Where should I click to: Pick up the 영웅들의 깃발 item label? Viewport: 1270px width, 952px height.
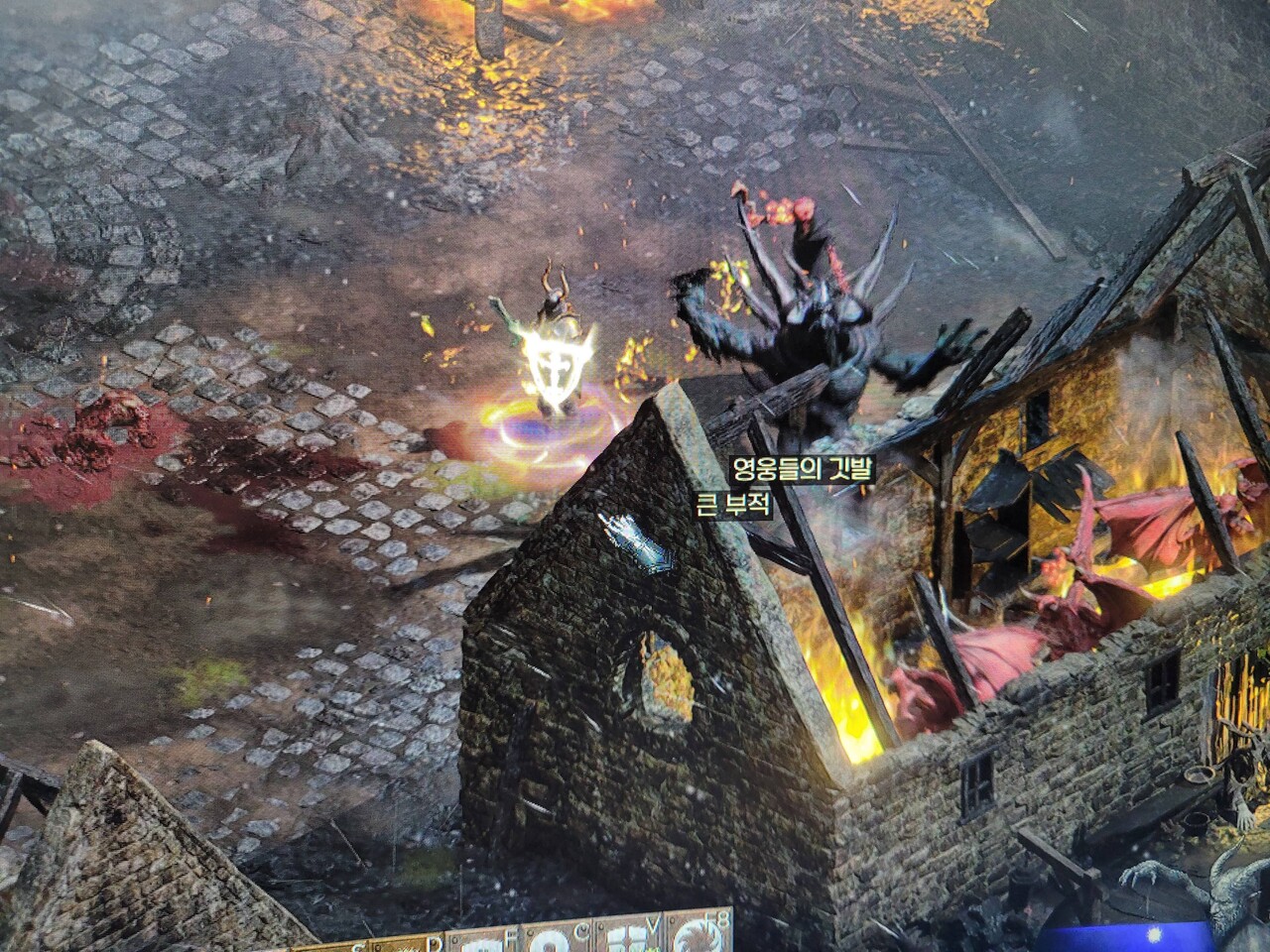801,468
